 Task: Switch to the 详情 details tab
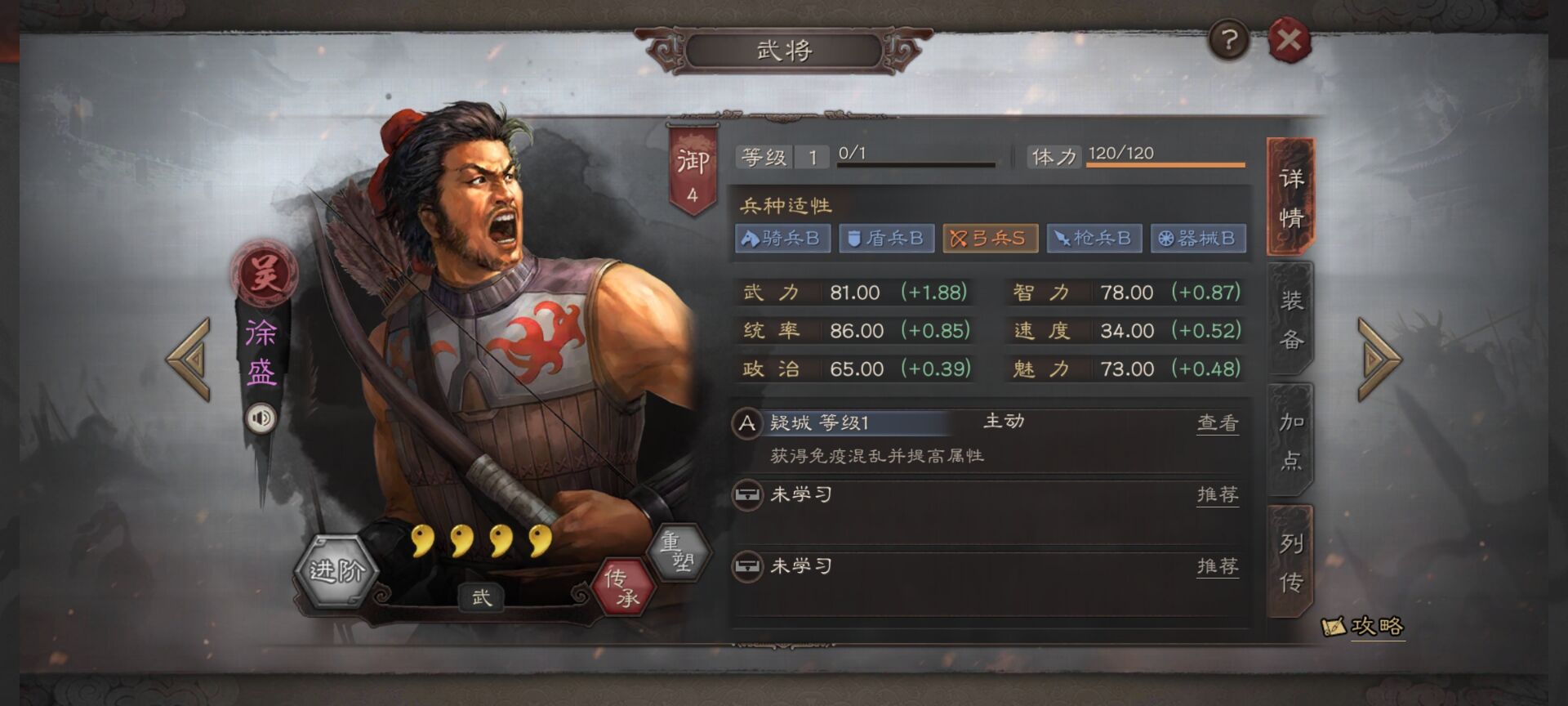(x=1290, y=197)
